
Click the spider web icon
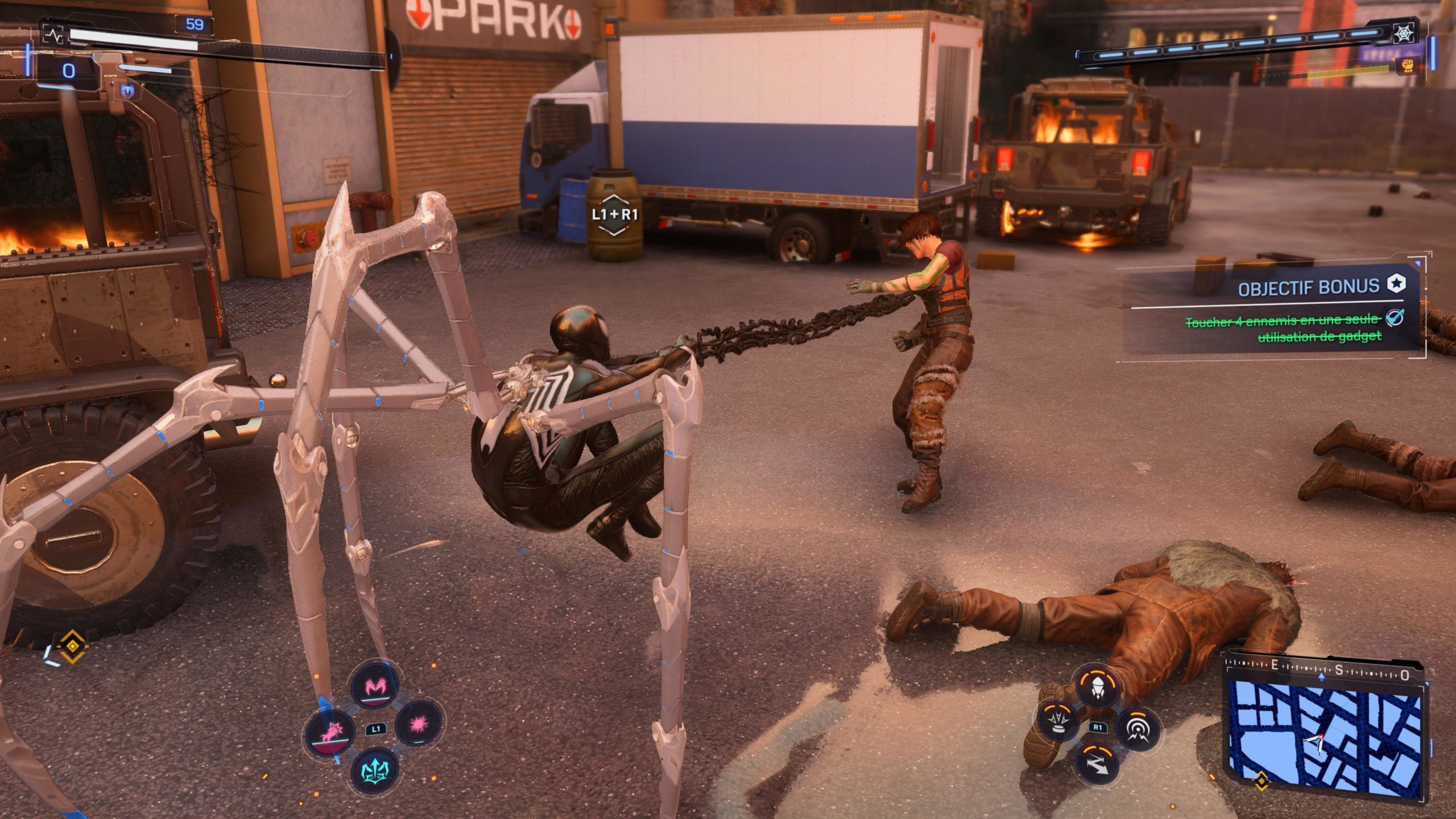[1404, 34]
